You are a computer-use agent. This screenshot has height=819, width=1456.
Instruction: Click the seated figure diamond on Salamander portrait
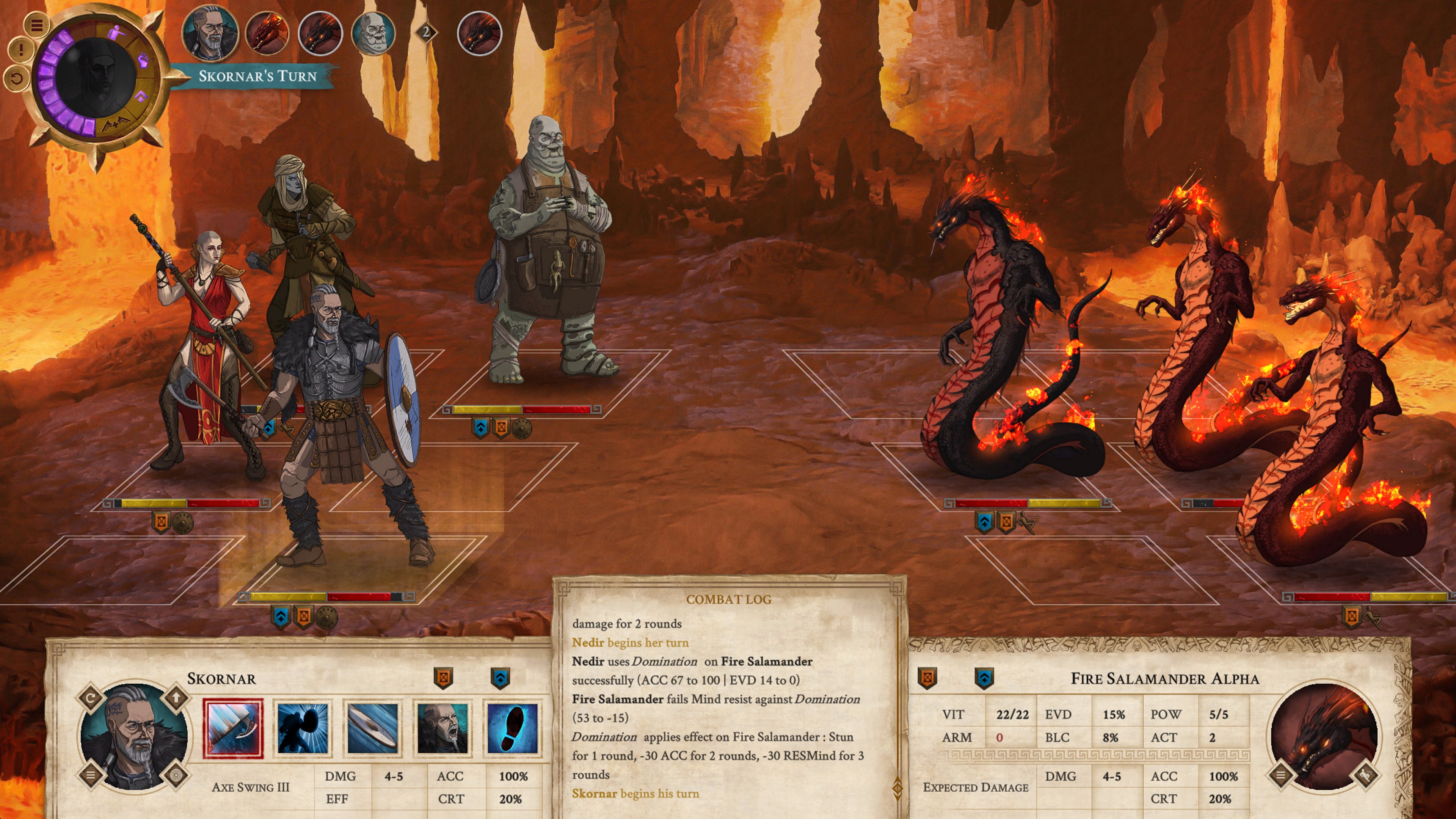(1366, 775)
